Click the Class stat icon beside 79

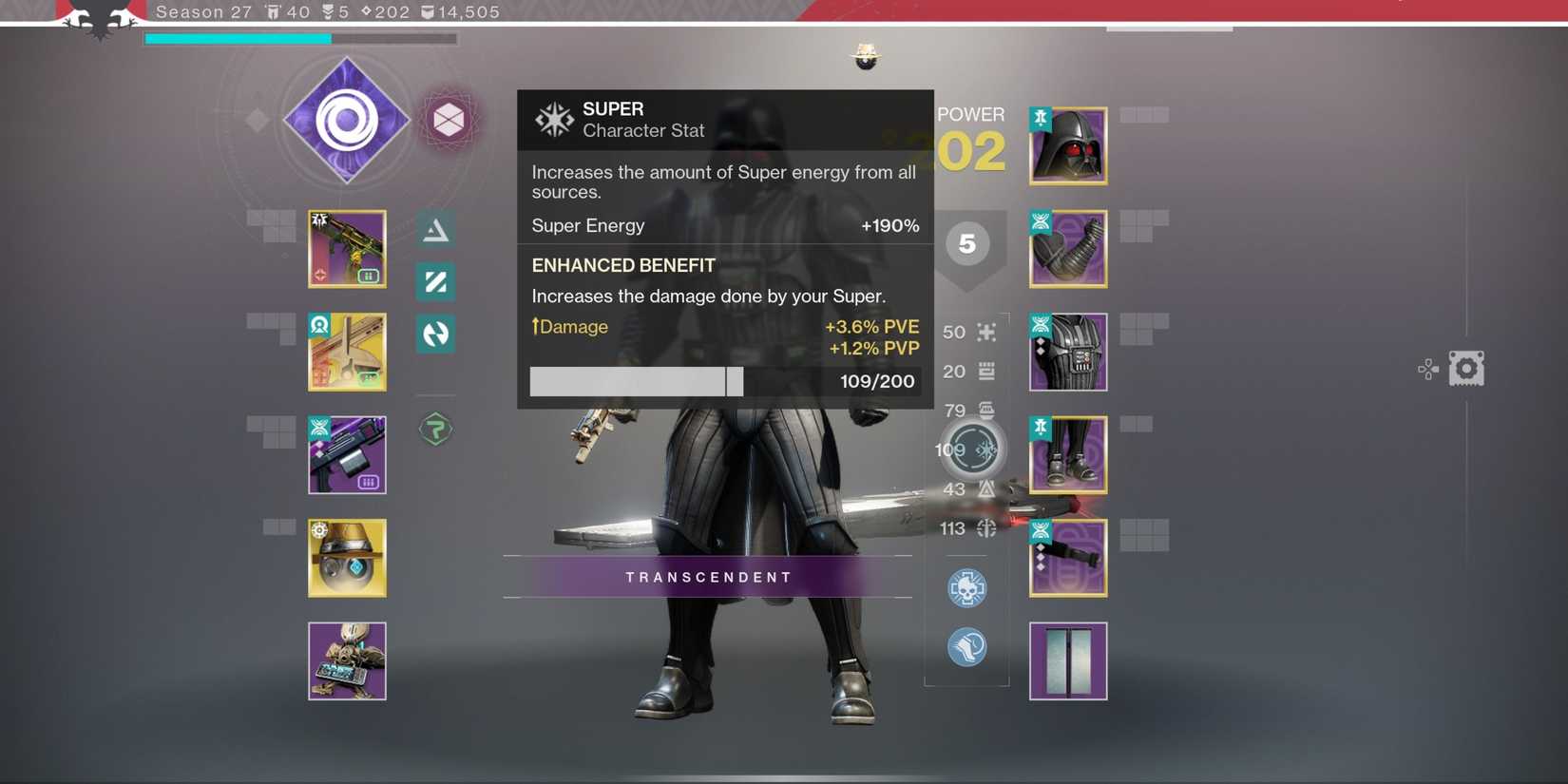click(x=986, y=411)
